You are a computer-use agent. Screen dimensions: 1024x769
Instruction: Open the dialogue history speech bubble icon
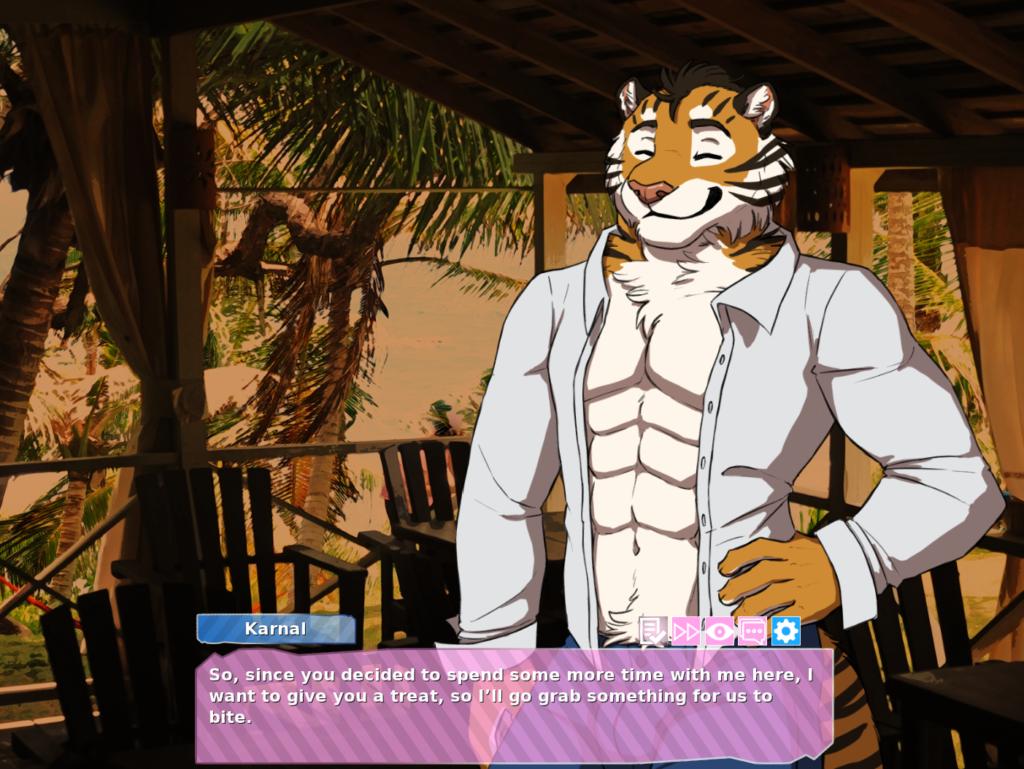(x=752, y=631)
